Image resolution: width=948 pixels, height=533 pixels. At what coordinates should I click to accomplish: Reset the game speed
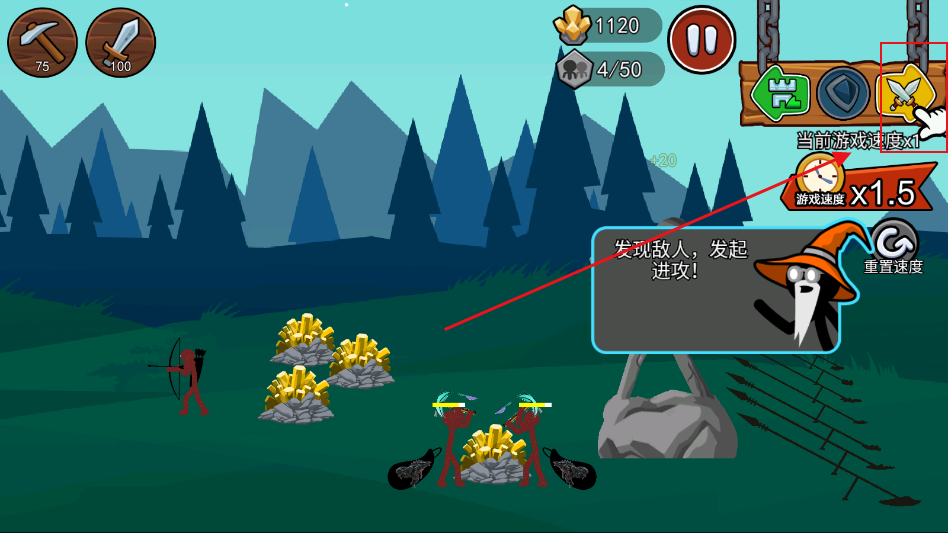(x=893, y=243)
